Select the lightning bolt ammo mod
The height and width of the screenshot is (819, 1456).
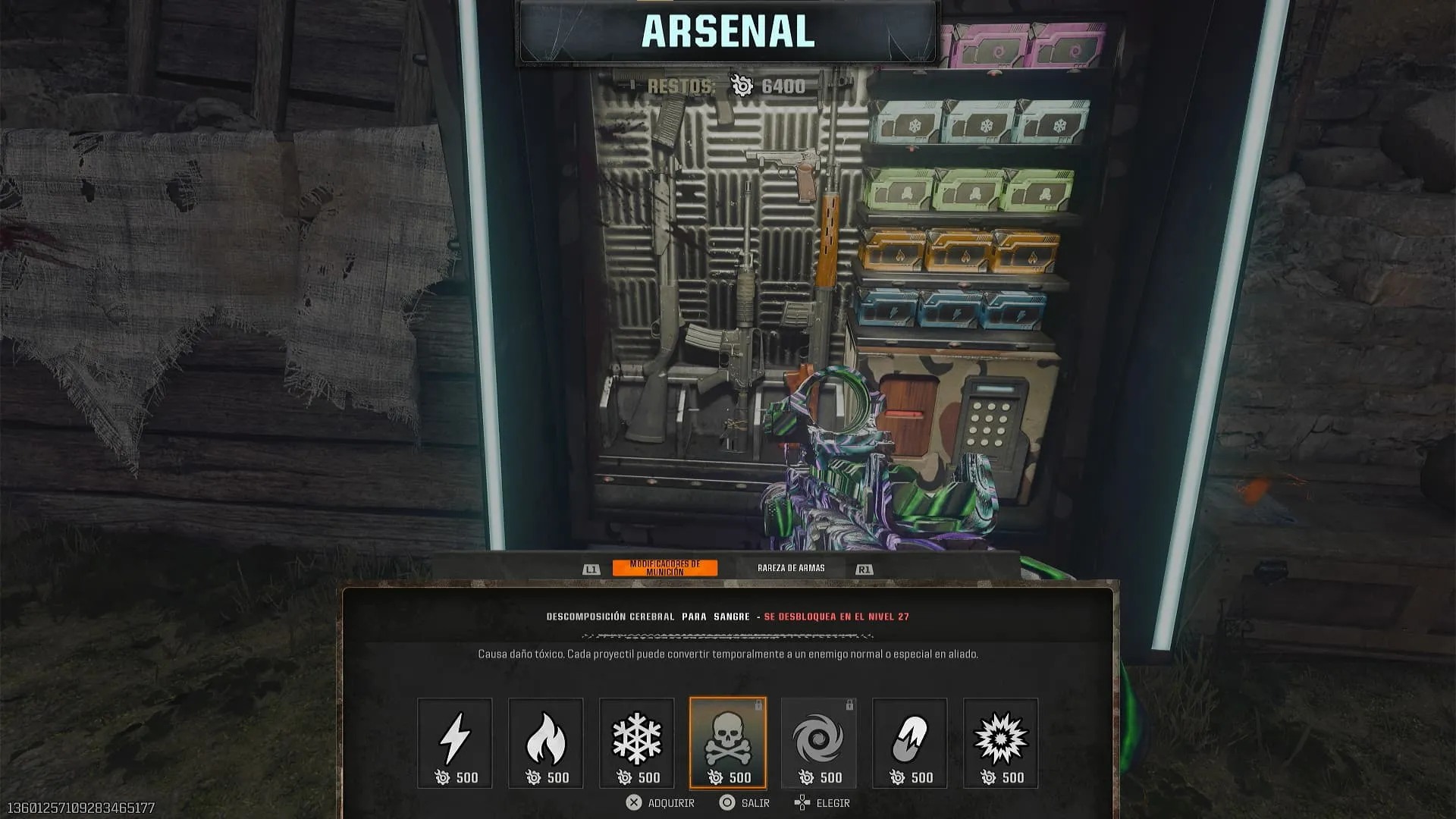(x=454, y=742)
